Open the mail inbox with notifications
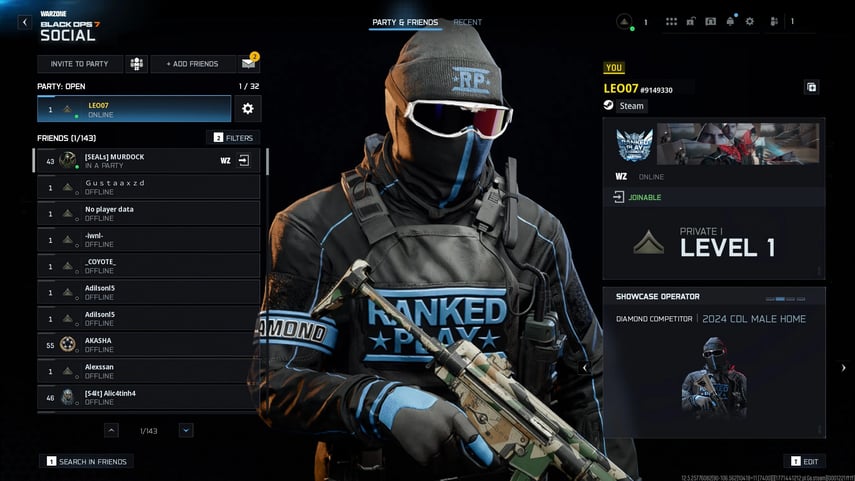Viewport: 855px width, 481px height. 249,64
